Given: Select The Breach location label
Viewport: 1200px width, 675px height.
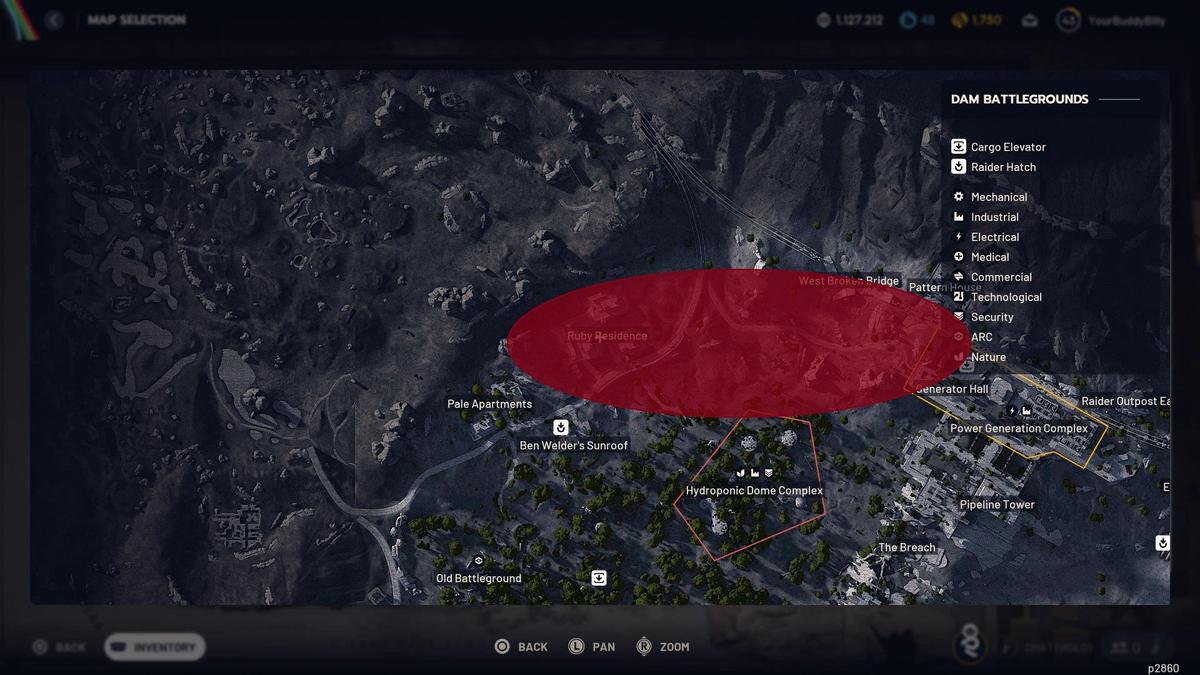Looking at the screenshot, I should (906, 548).
